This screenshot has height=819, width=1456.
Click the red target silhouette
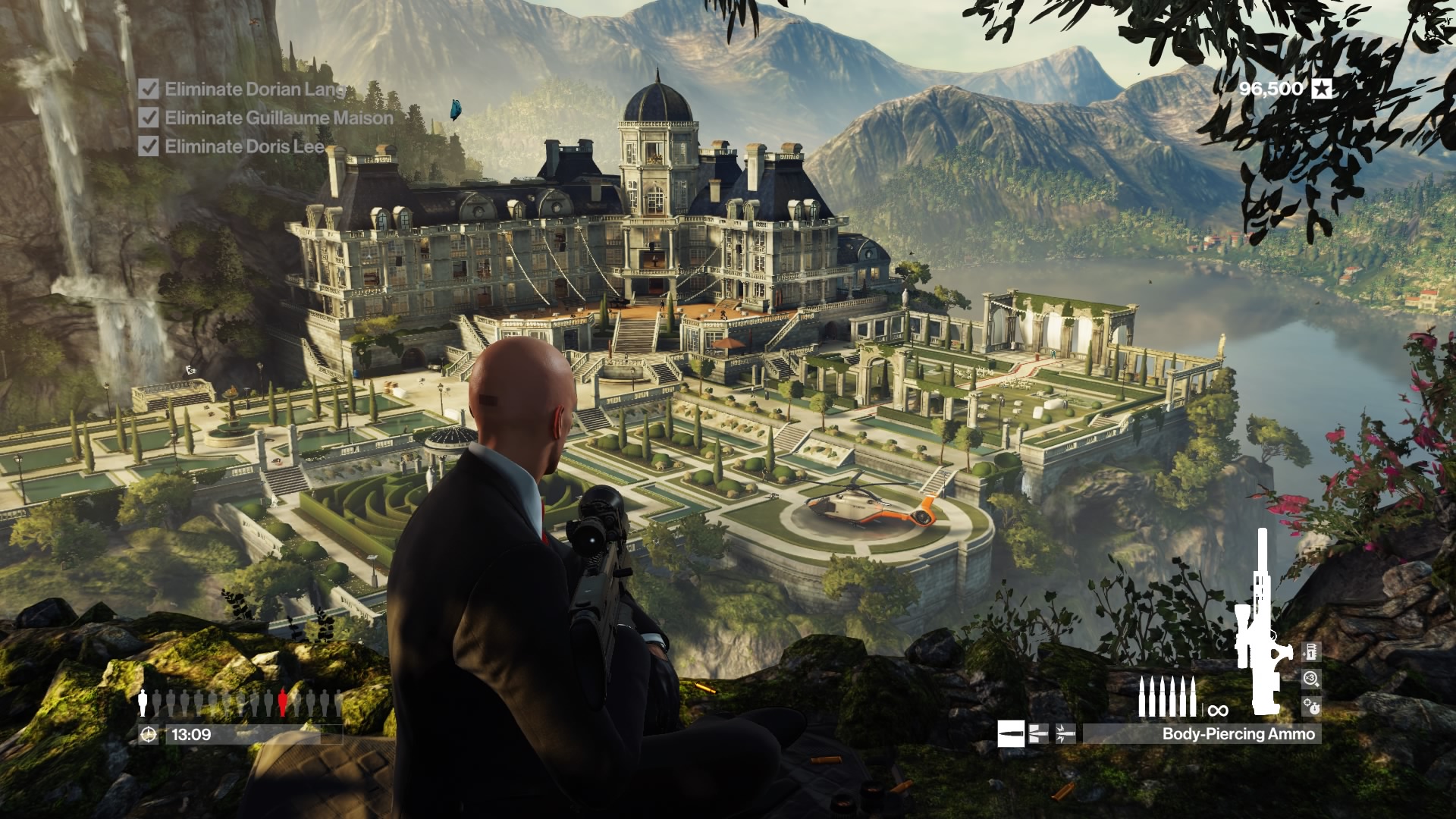tap(283, 702)
